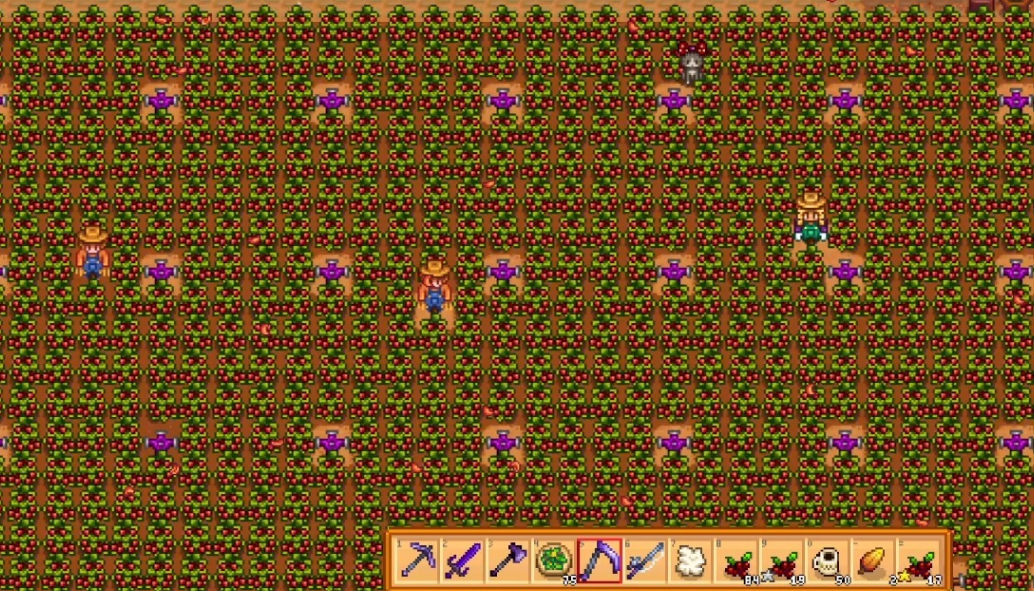Switch to the fishing rod

pos(645,560)
